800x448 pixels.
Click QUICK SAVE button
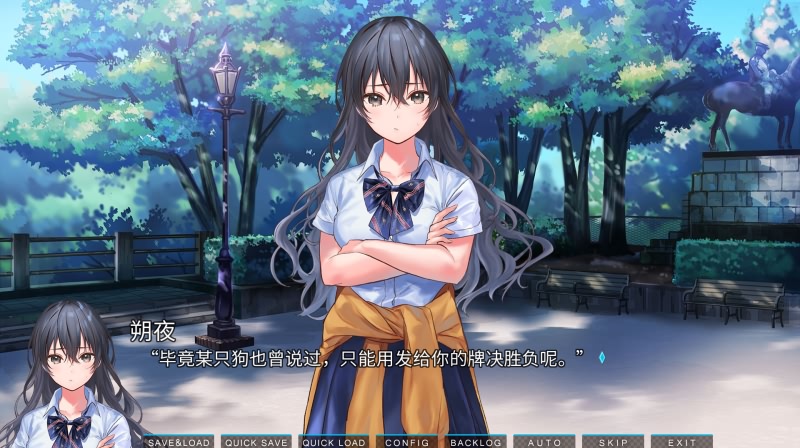pyautogui.click(x=256, y=442)
